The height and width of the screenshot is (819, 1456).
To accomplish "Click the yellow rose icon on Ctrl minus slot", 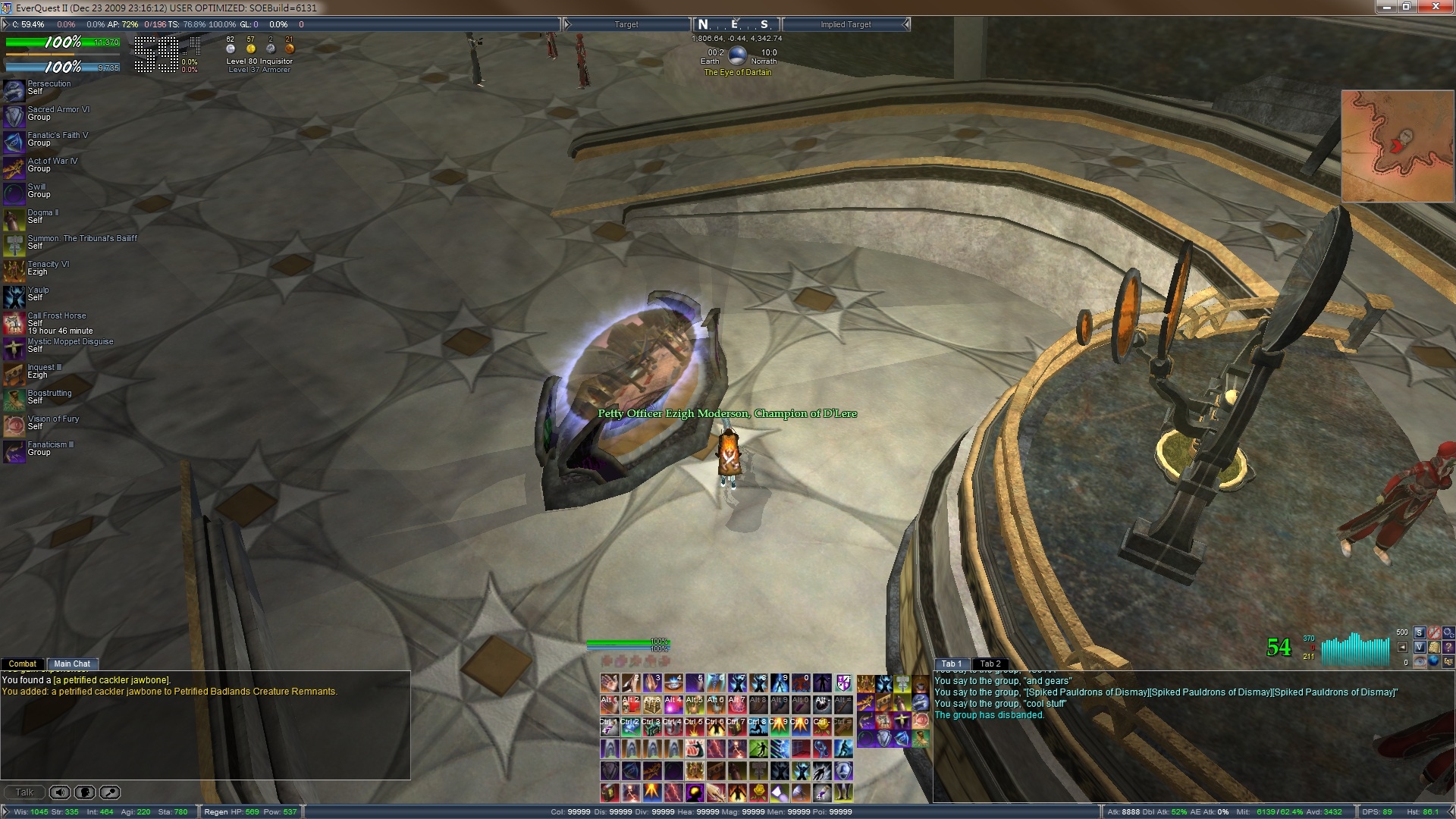I will point(822,727).
